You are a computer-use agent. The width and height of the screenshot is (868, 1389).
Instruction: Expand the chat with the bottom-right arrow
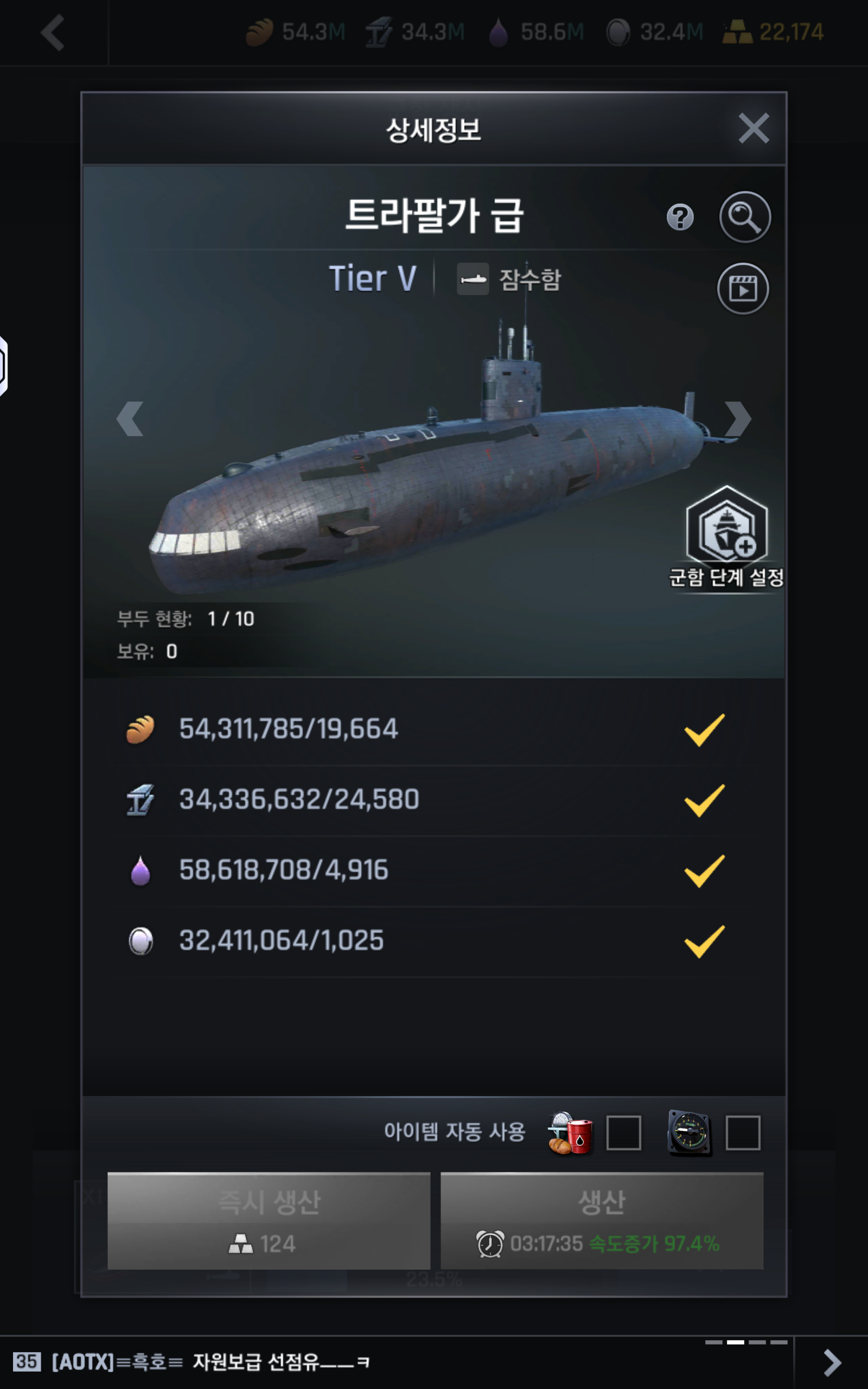point(832,1362)
